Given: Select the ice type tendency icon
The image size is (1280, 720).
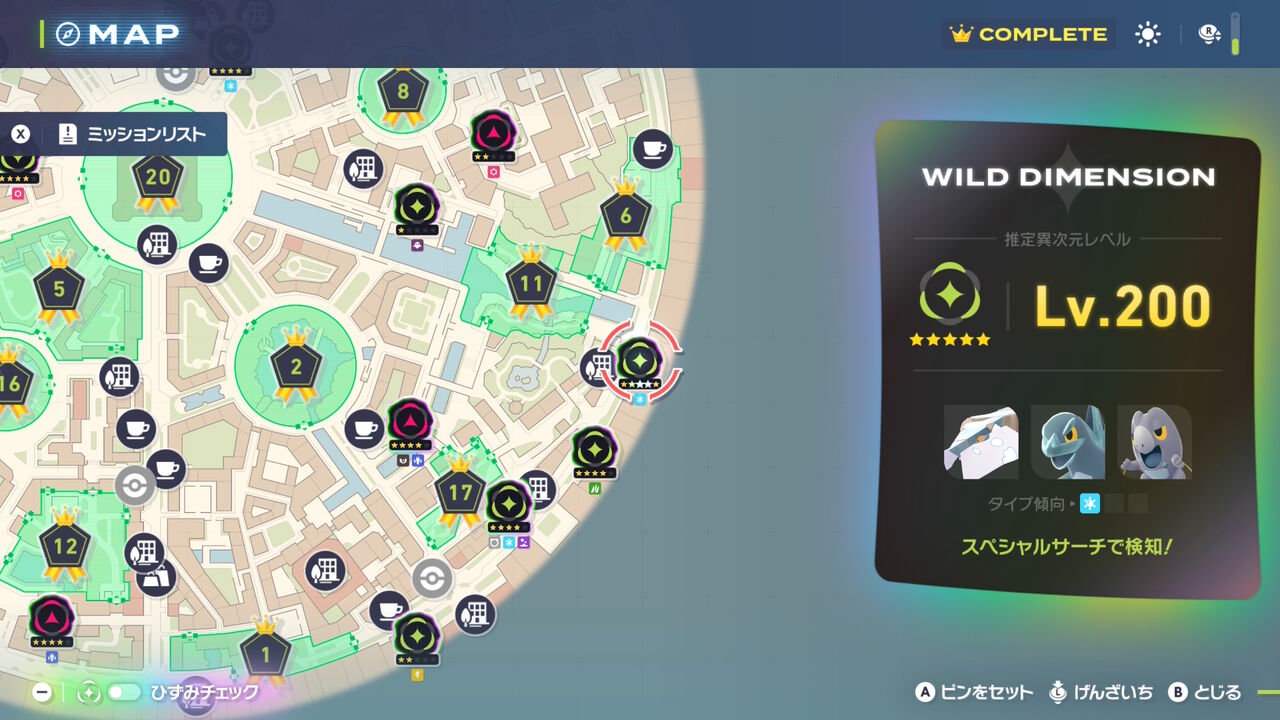Looking at the screenshot, I should pyautogui.click(x=1090, y=504).
